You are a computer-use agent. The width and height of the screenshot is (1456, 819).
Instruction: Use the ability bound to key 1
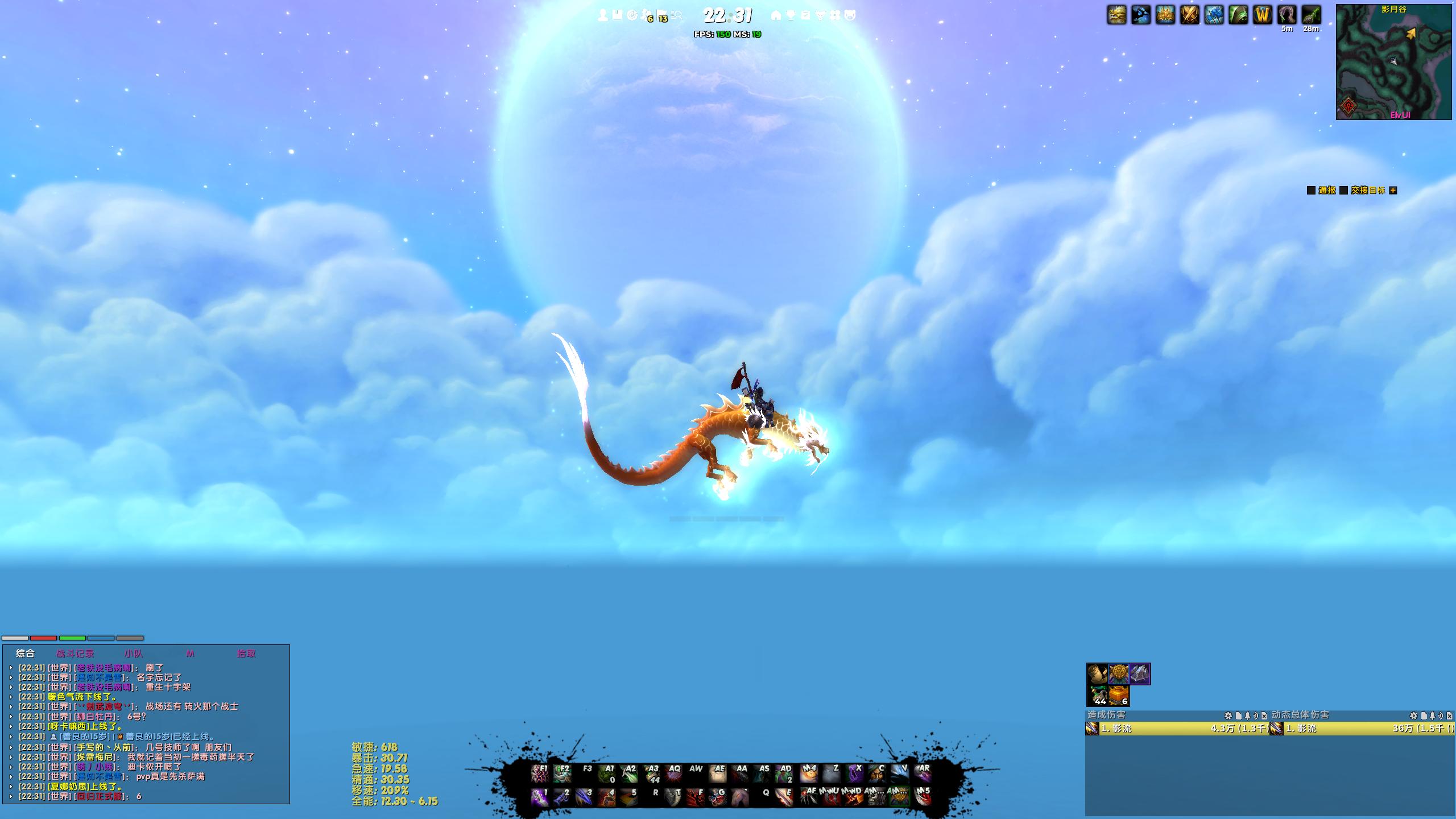539,797
